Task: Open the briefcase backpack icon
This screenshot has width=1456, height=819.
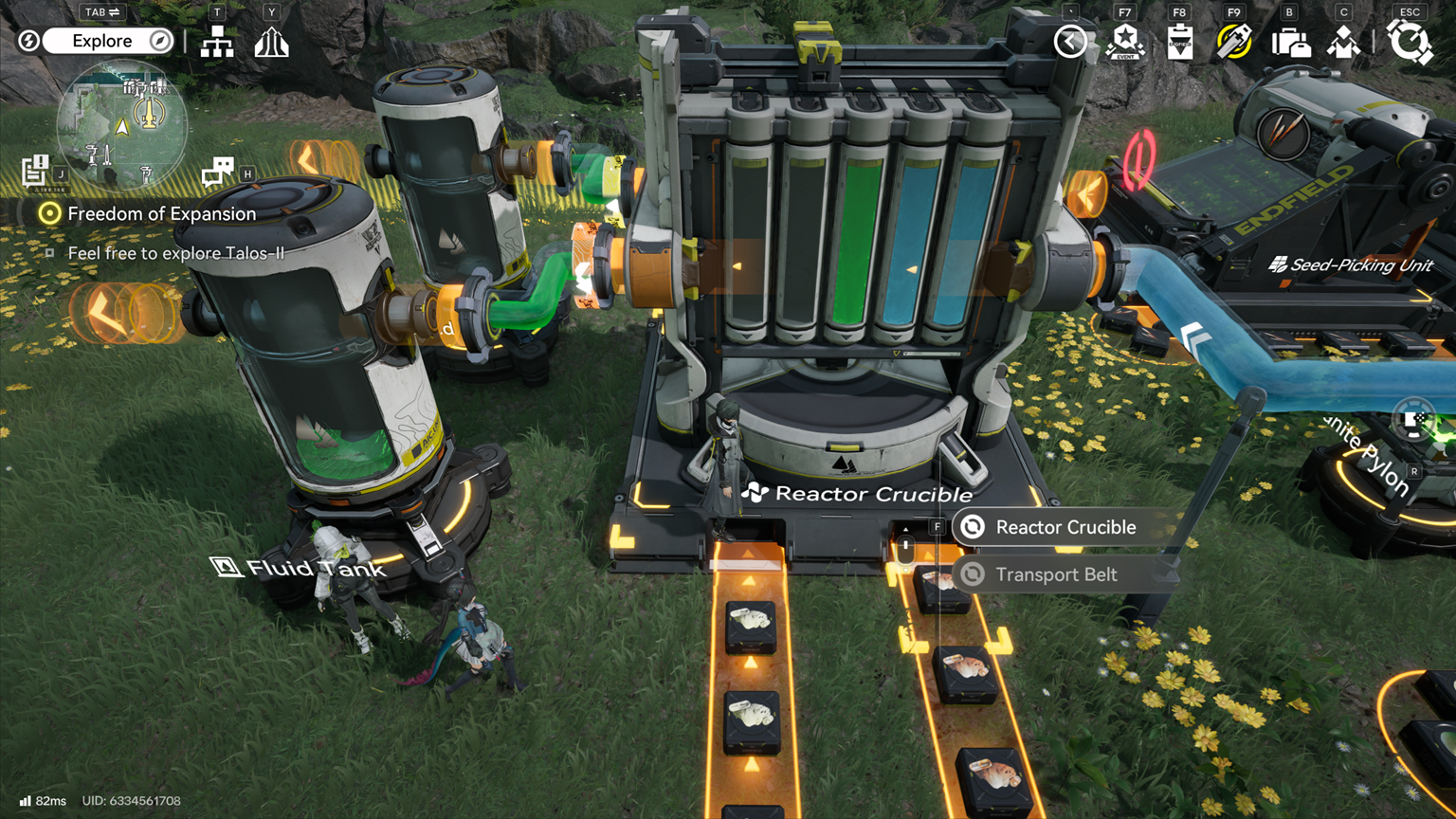Action: tap(1290, 42)
